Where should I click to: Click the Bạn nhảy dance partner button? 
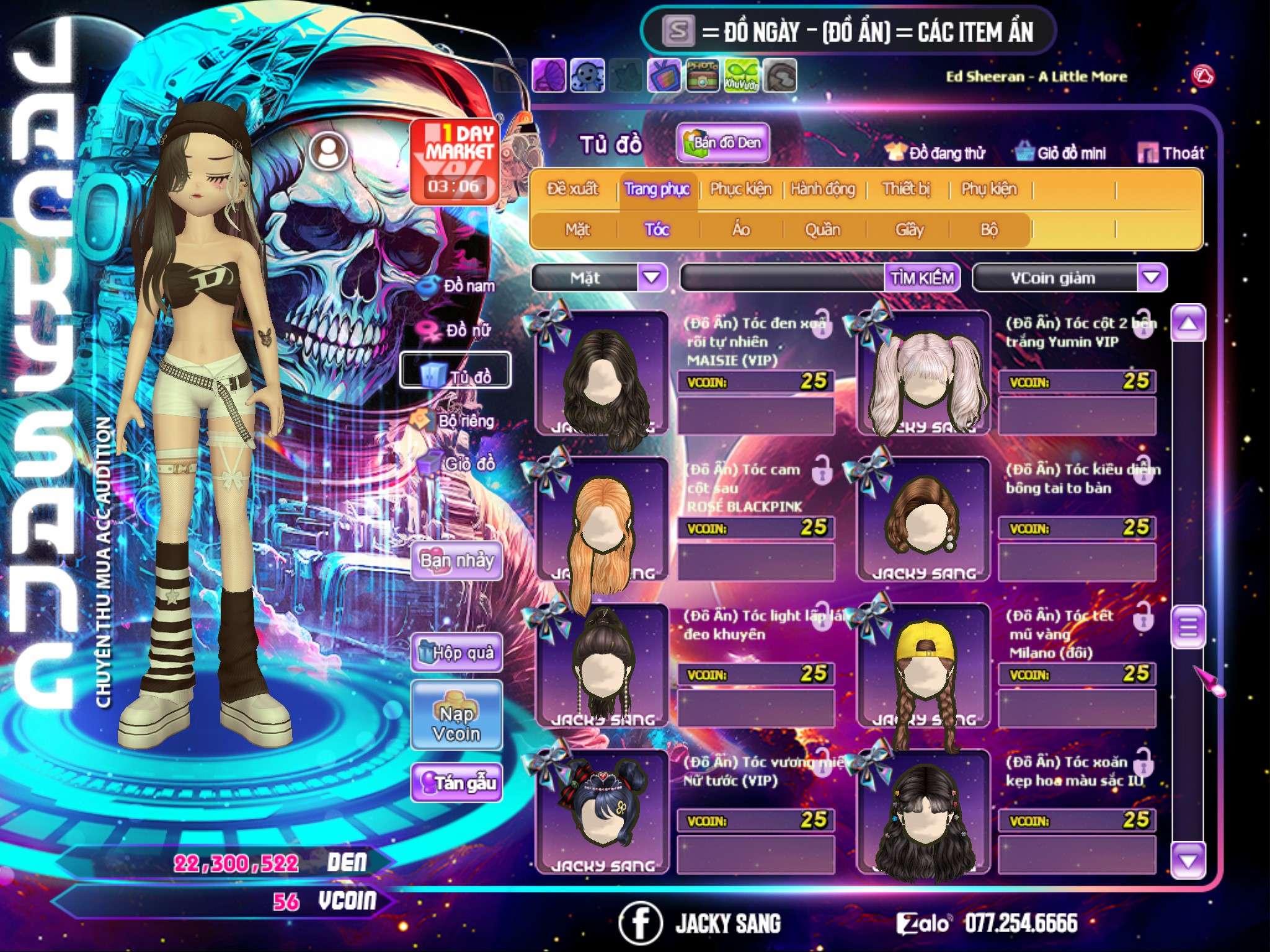coord(456,561)
